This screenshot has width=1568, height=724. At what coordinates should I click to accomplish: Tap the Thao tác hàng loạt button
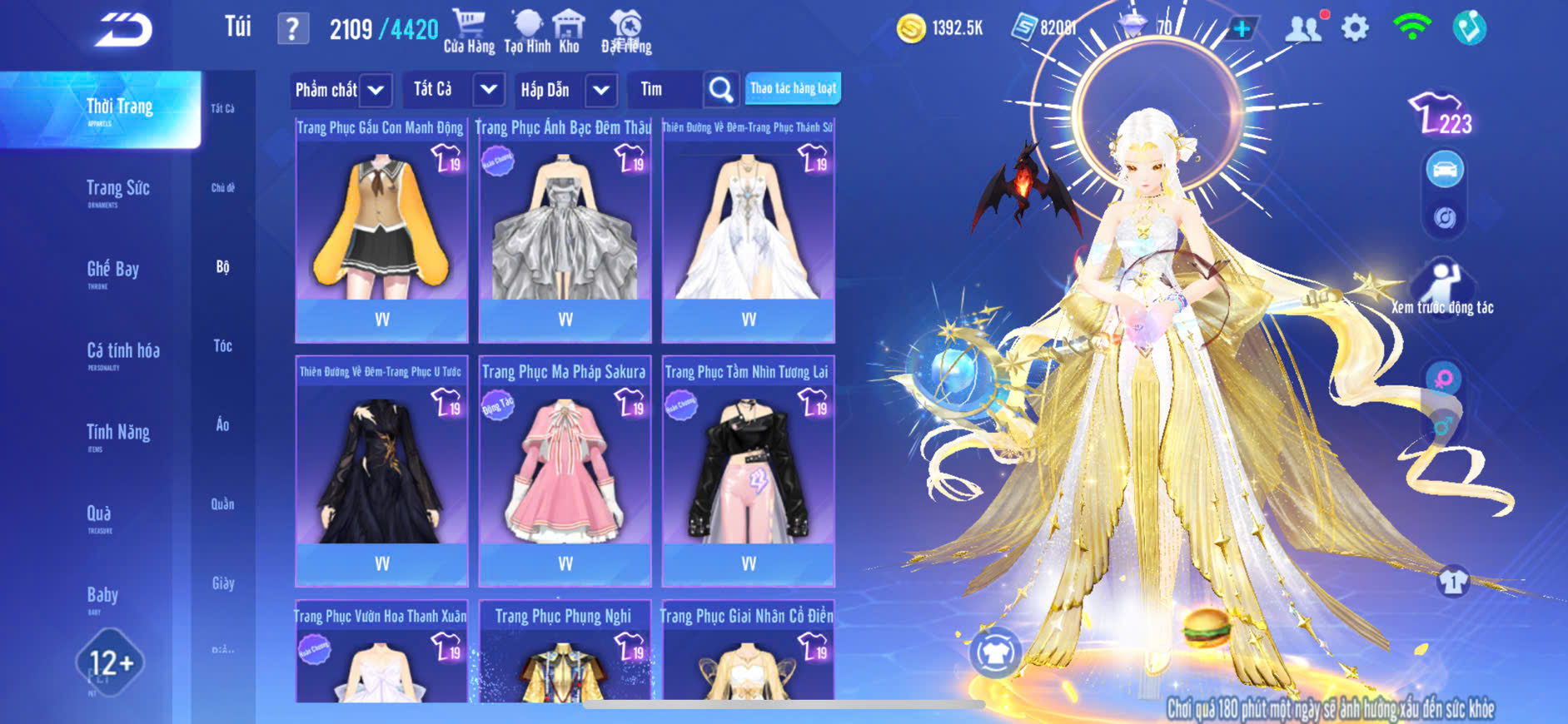click(793, 88)
